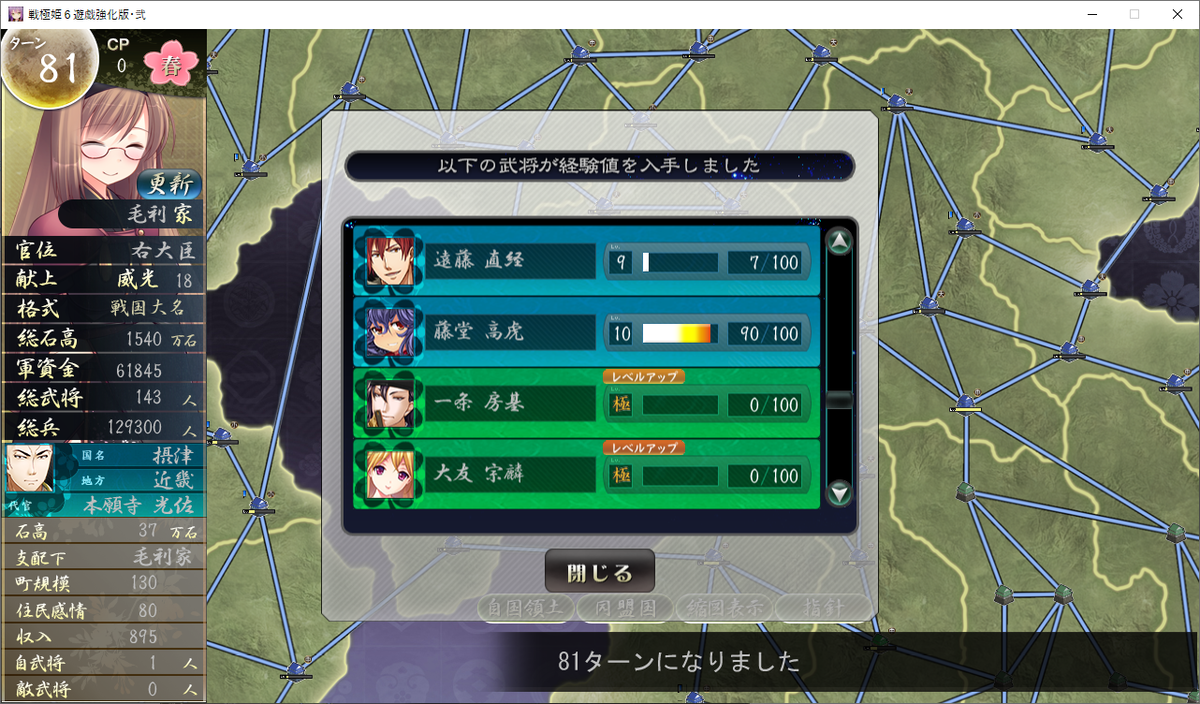Select the 大友 宗麟 row
1200x704 pixels.
586,475
